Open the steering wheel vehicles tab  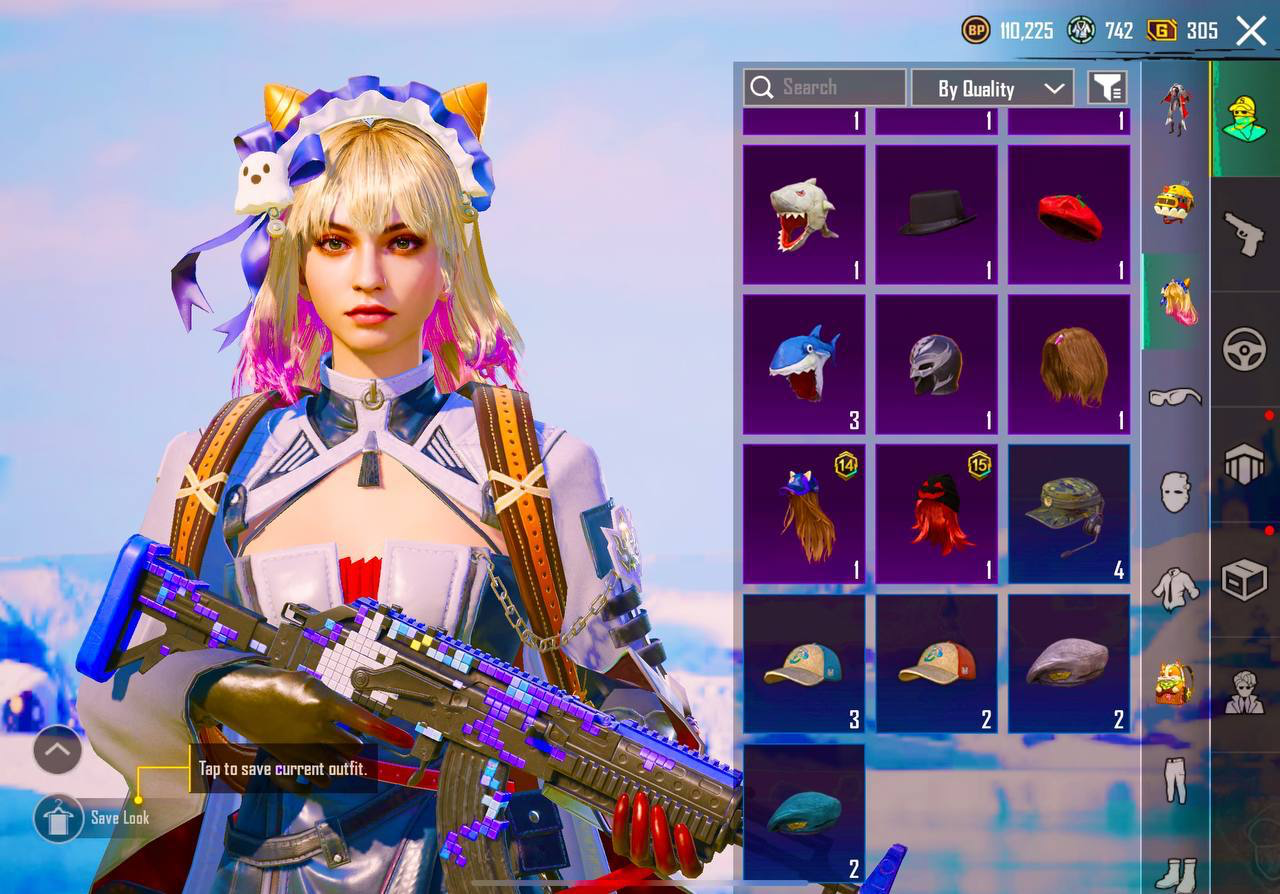pyautogui.click(x=1244, y=350)
